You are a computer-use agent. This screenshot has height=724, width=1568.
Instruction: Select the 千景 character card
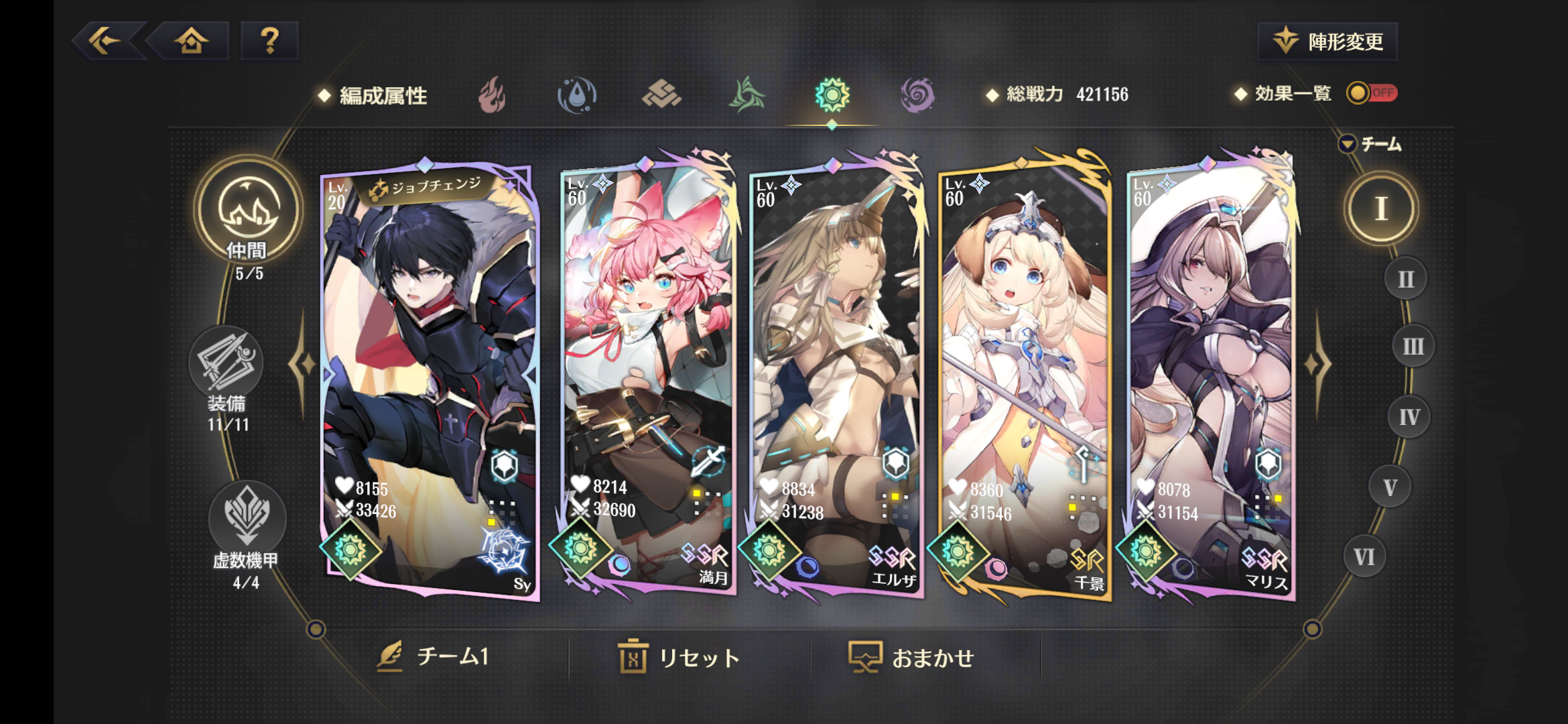pyautogui.click(x=1024, y=375)
